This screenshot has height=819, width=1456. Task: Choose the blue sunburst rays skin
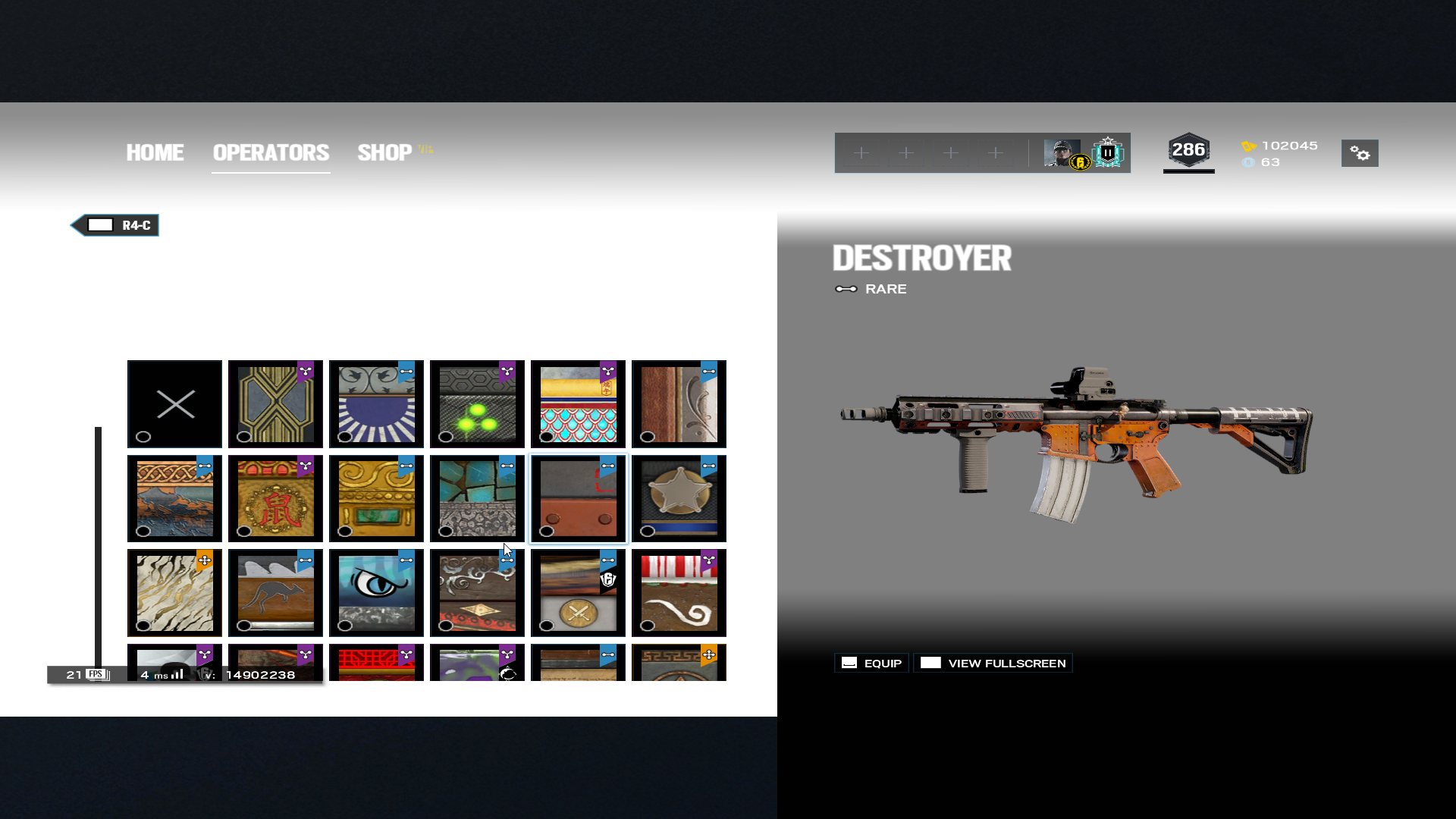pyautogui.click(x=376, y=404)
